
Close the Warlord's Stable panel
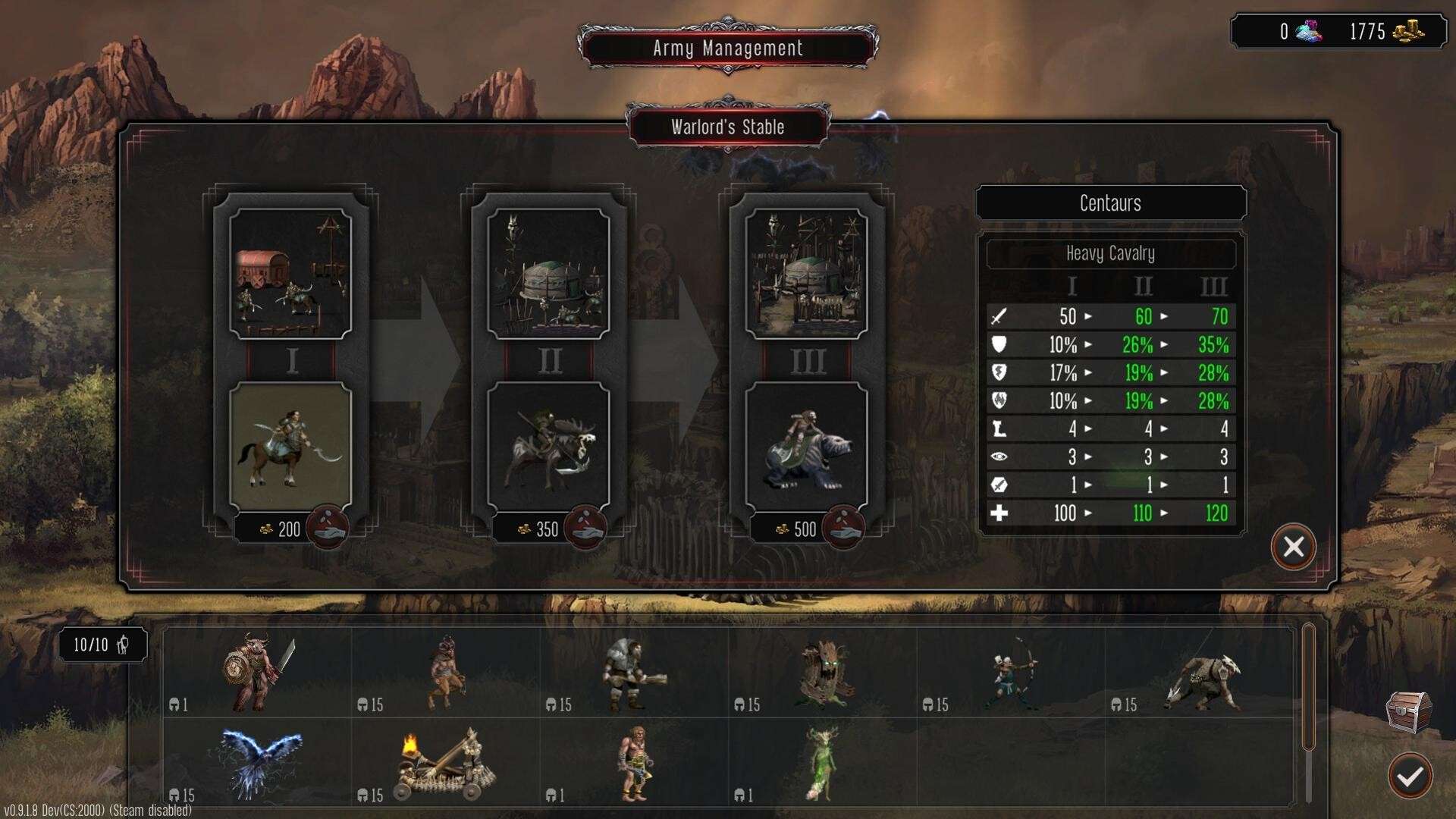[x=1293, y=547]
